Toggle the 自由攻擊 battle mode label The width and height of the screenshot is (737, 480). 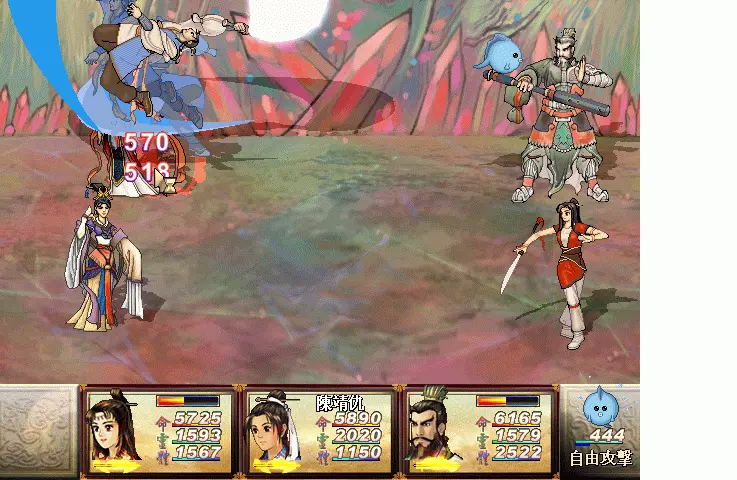pos(600,459)
